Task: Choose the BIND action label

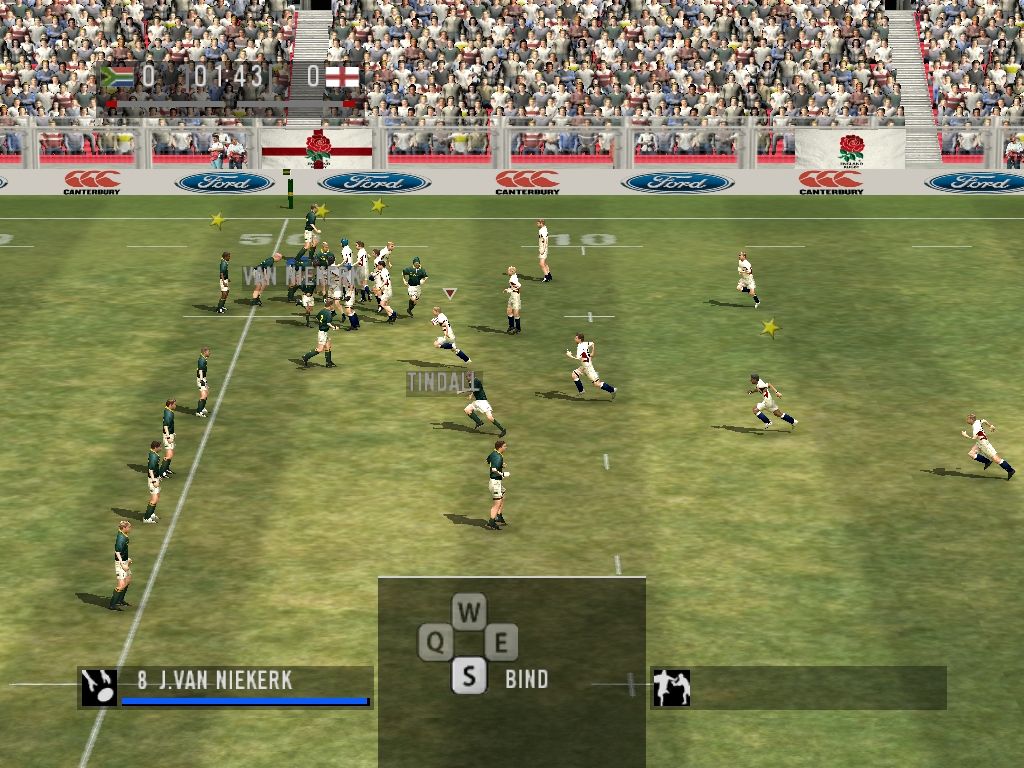Action: click(x=526, y=679)
